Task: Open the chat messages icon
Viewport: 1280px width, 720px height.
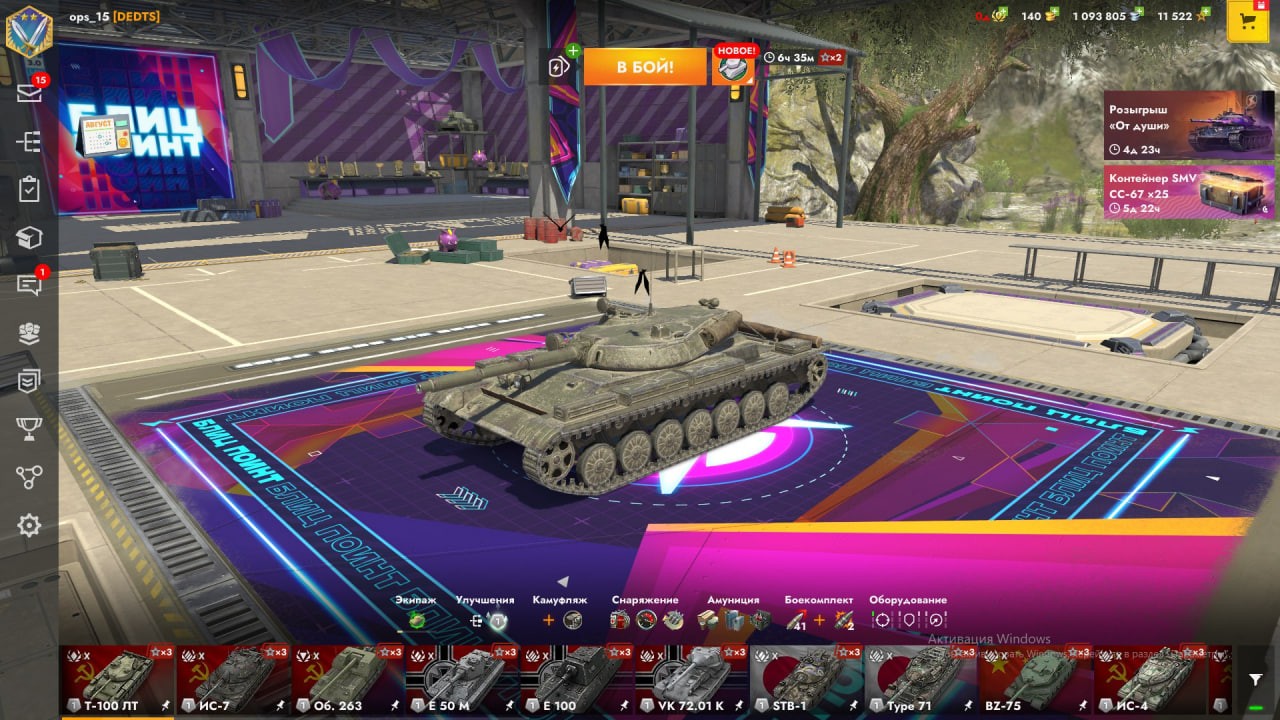Action: (x=29, y=285)
